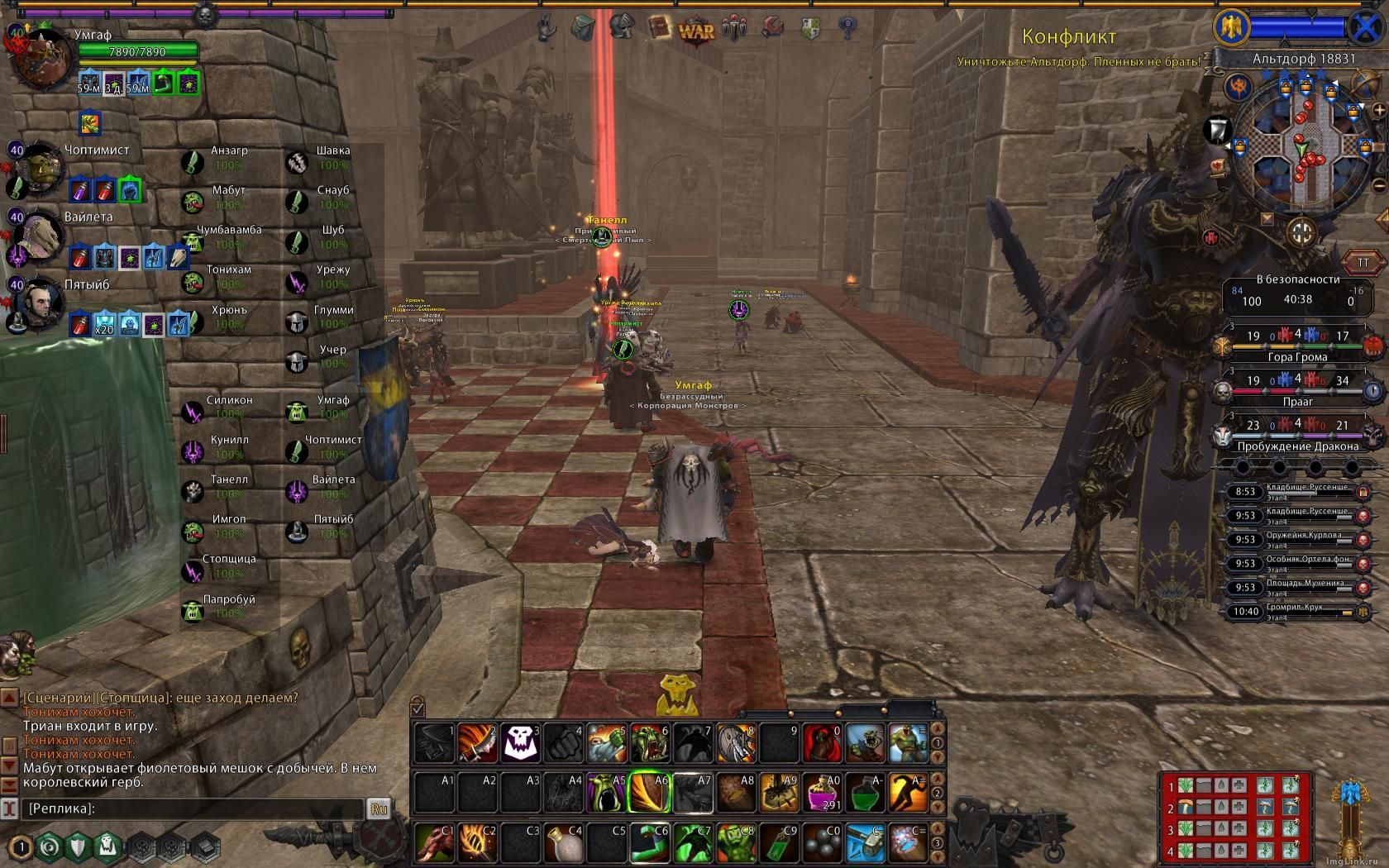
Task: Zoom out the minimap with minus button
Action: click(x=1379, y=185)
